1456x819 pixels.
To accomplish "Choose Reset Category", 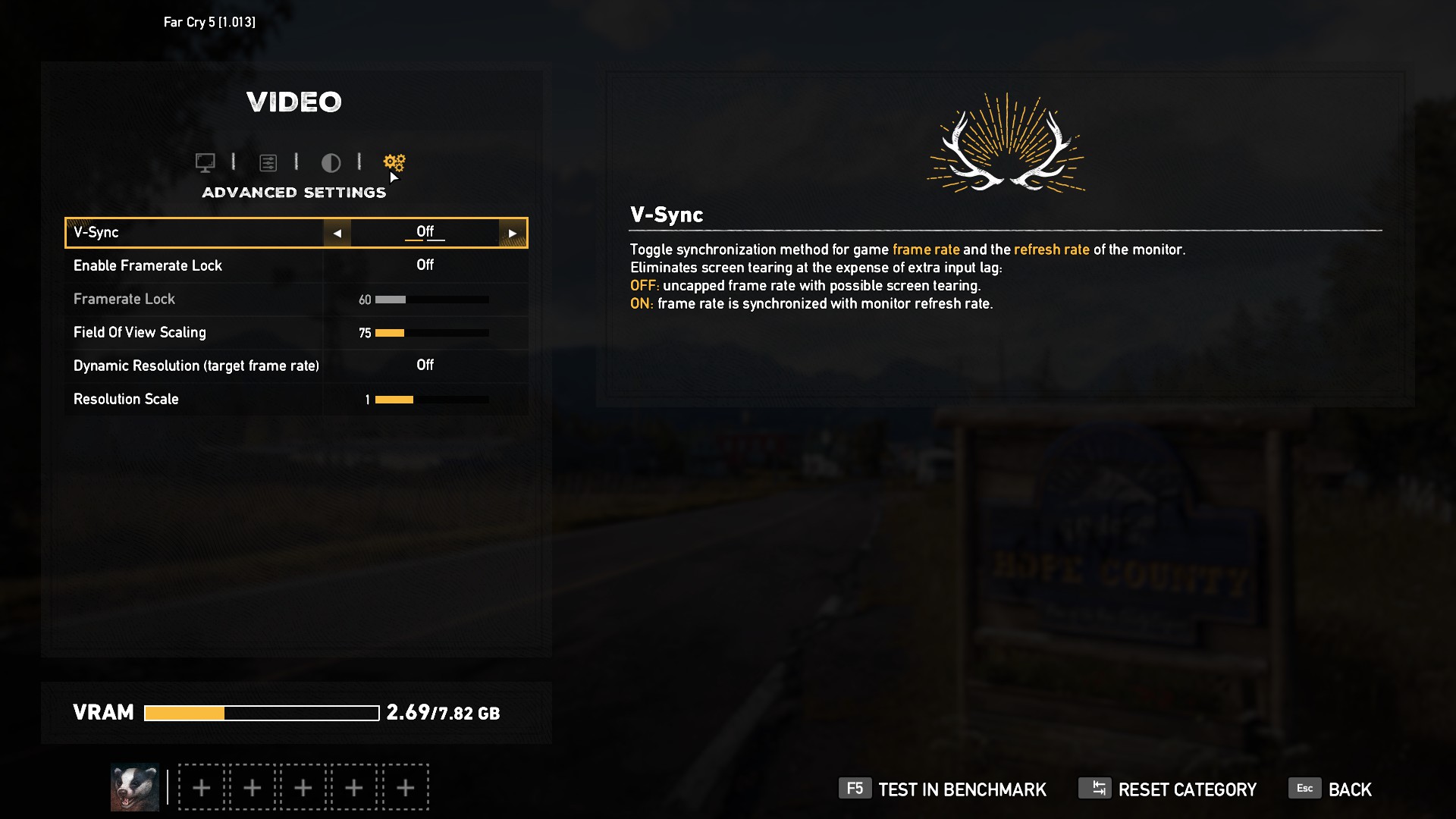I will click(1168, 789).
